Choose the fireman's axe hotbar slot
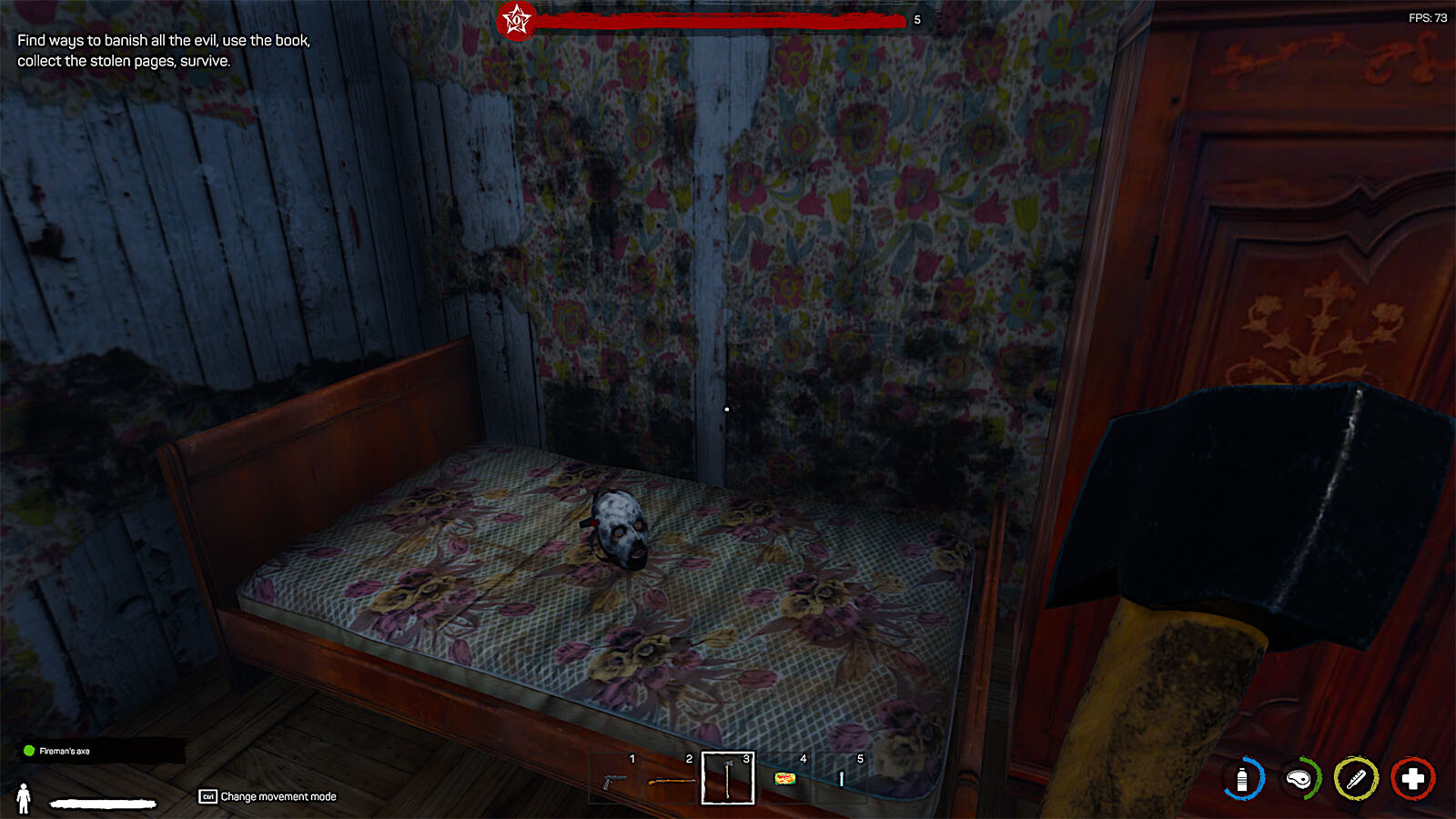The image size is (1456, 819). (728, 779)
